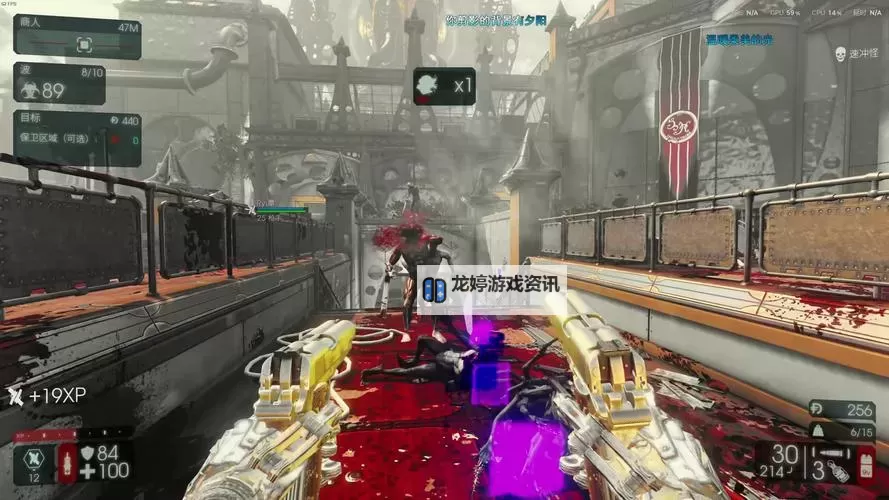Open the objective (目标) tracker panel
The image size is (889, 500).
(x=77, y=139)
